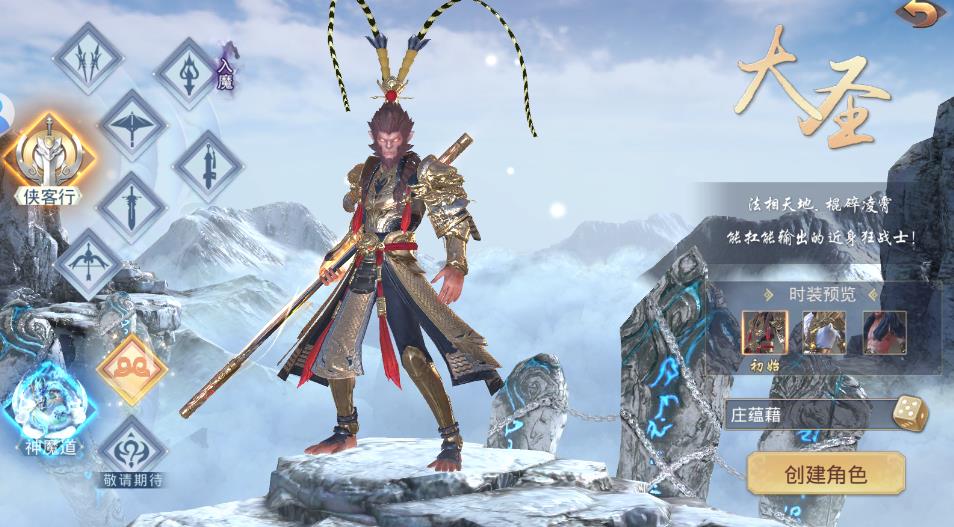
Task: Preview the bare-chested blue scarf outfit thumbnail
Action: (x=884, y=333)
